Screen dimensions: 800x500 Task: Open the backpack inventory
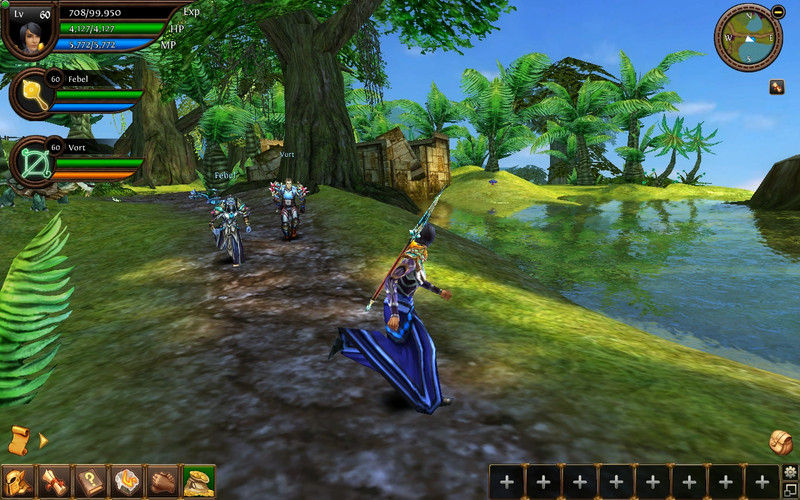[781, 441]
